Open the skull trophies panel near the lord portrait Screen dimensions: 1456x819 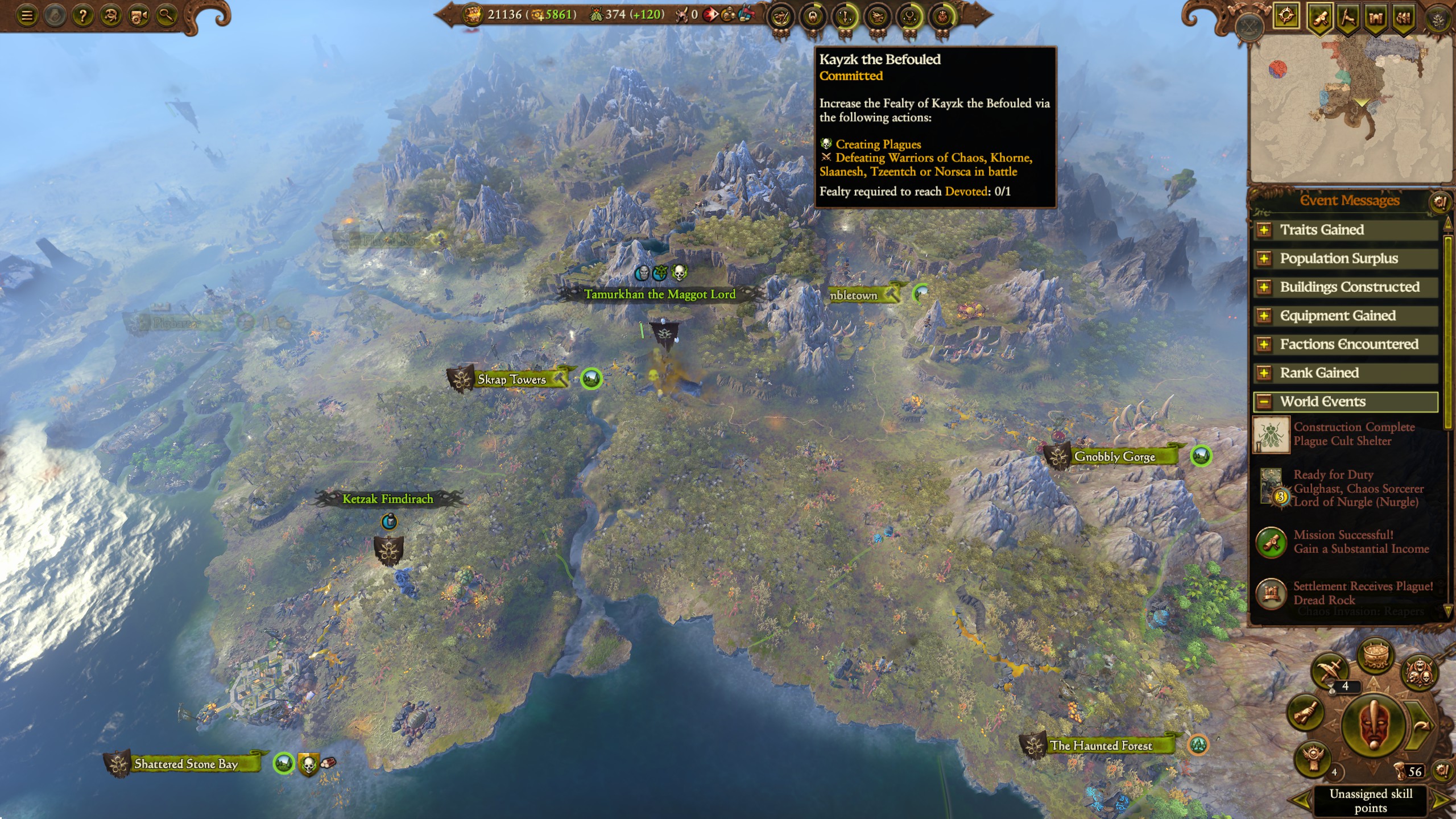(1420, 672)
